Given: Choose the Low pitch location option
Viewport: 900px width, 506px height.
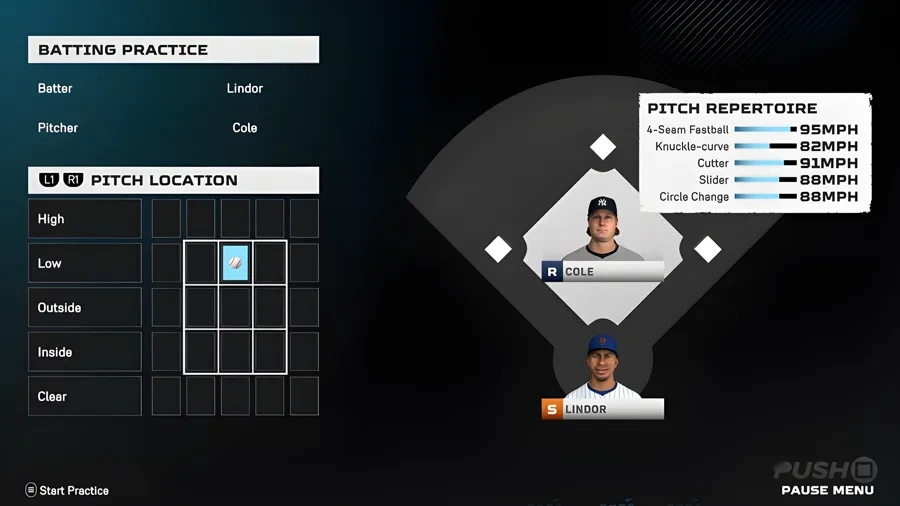Looking at the screenshot, I should click(85, 263).
